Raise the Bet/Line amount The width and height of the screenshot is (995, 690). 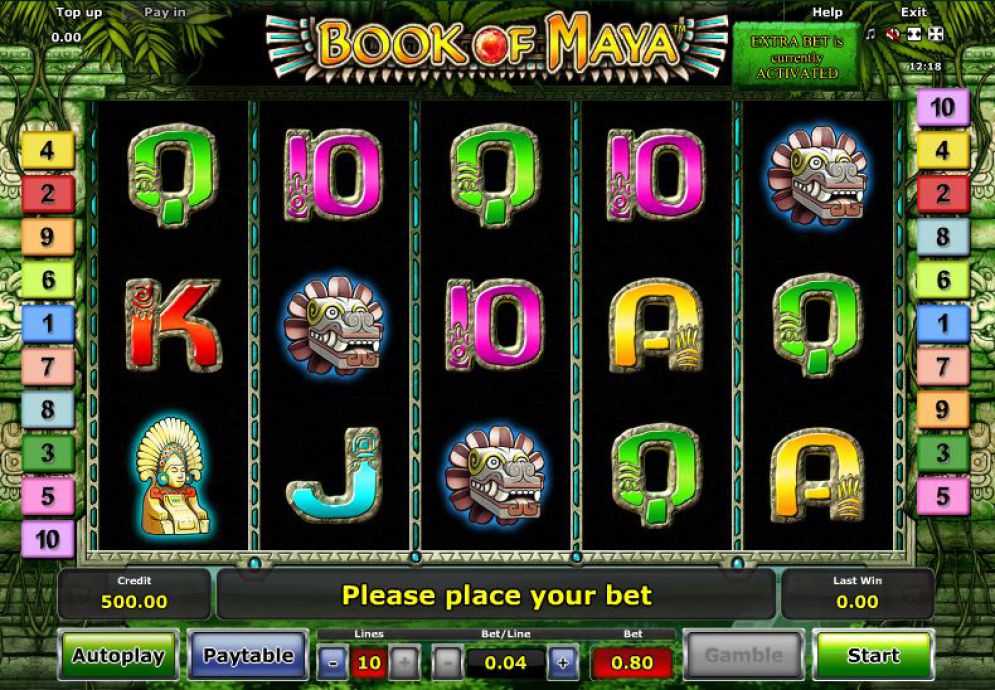tap(562, 662)
